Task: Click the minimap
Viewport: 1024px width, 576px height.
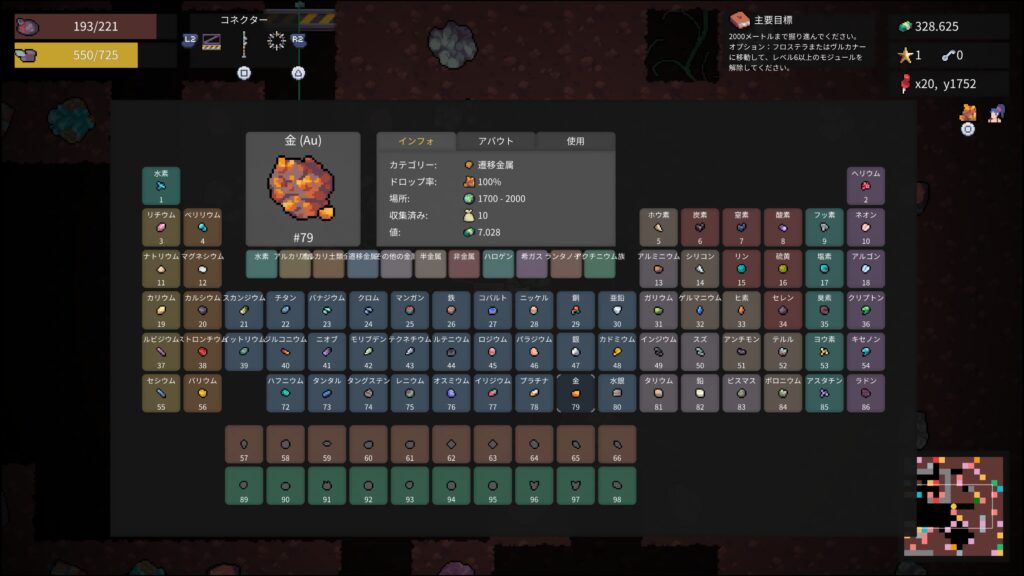Action: coord(960,505)
